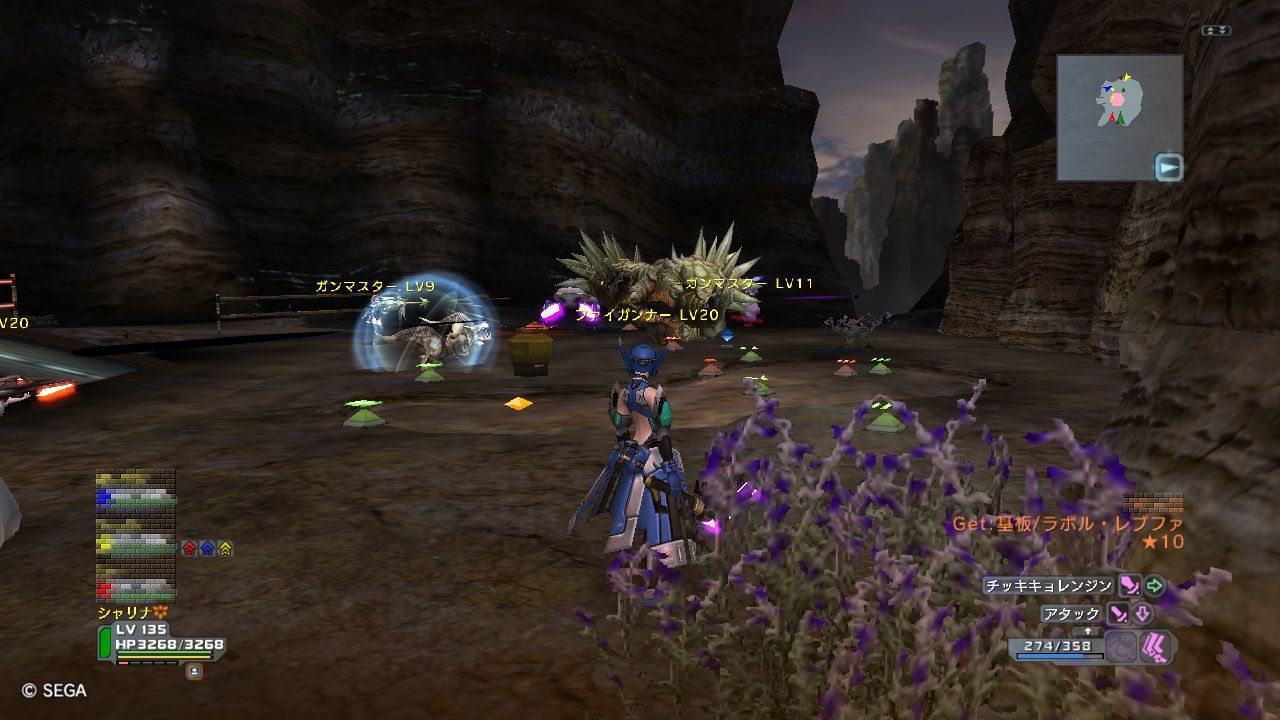Select the チッキキョレンジン photon art action

coord(1047,586)
